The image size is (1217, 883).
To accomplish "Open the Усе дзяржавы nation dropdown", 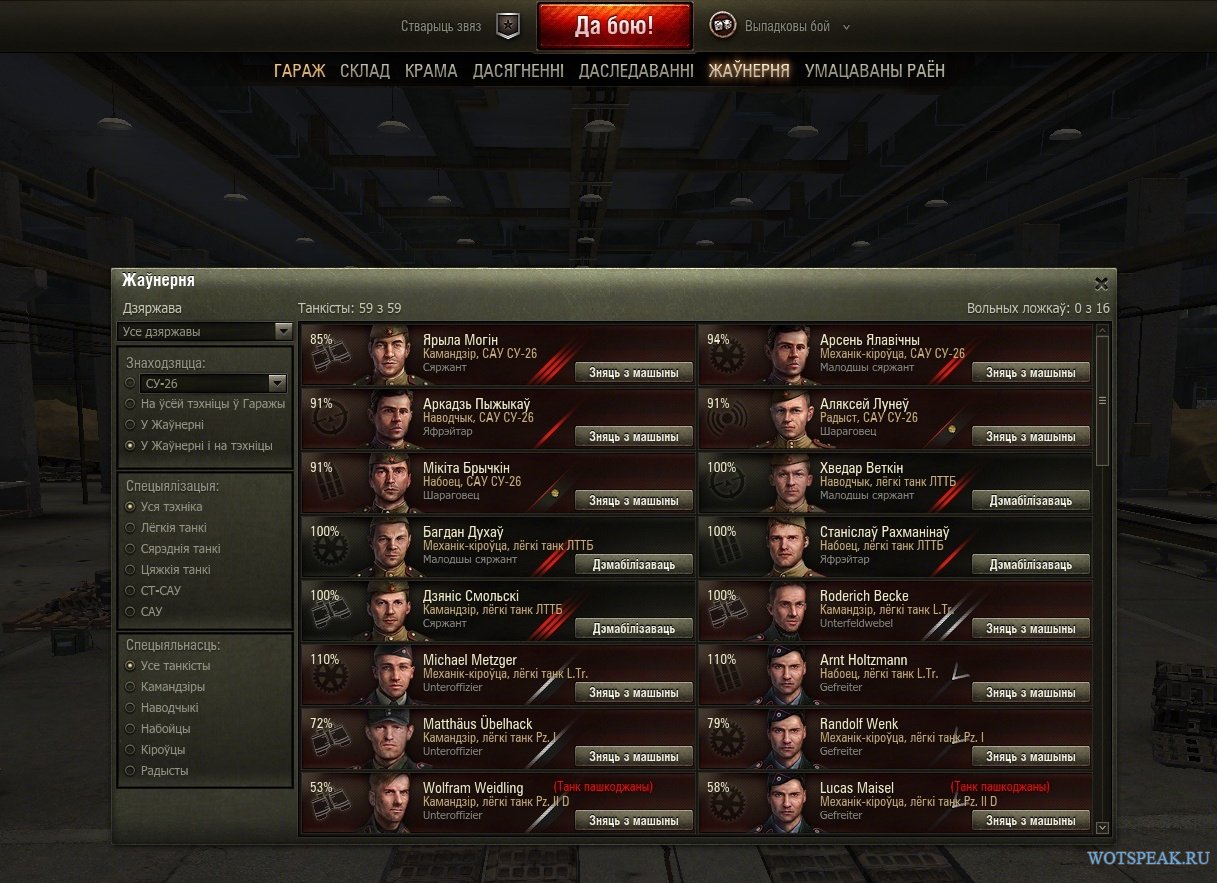I will (205, 331).
